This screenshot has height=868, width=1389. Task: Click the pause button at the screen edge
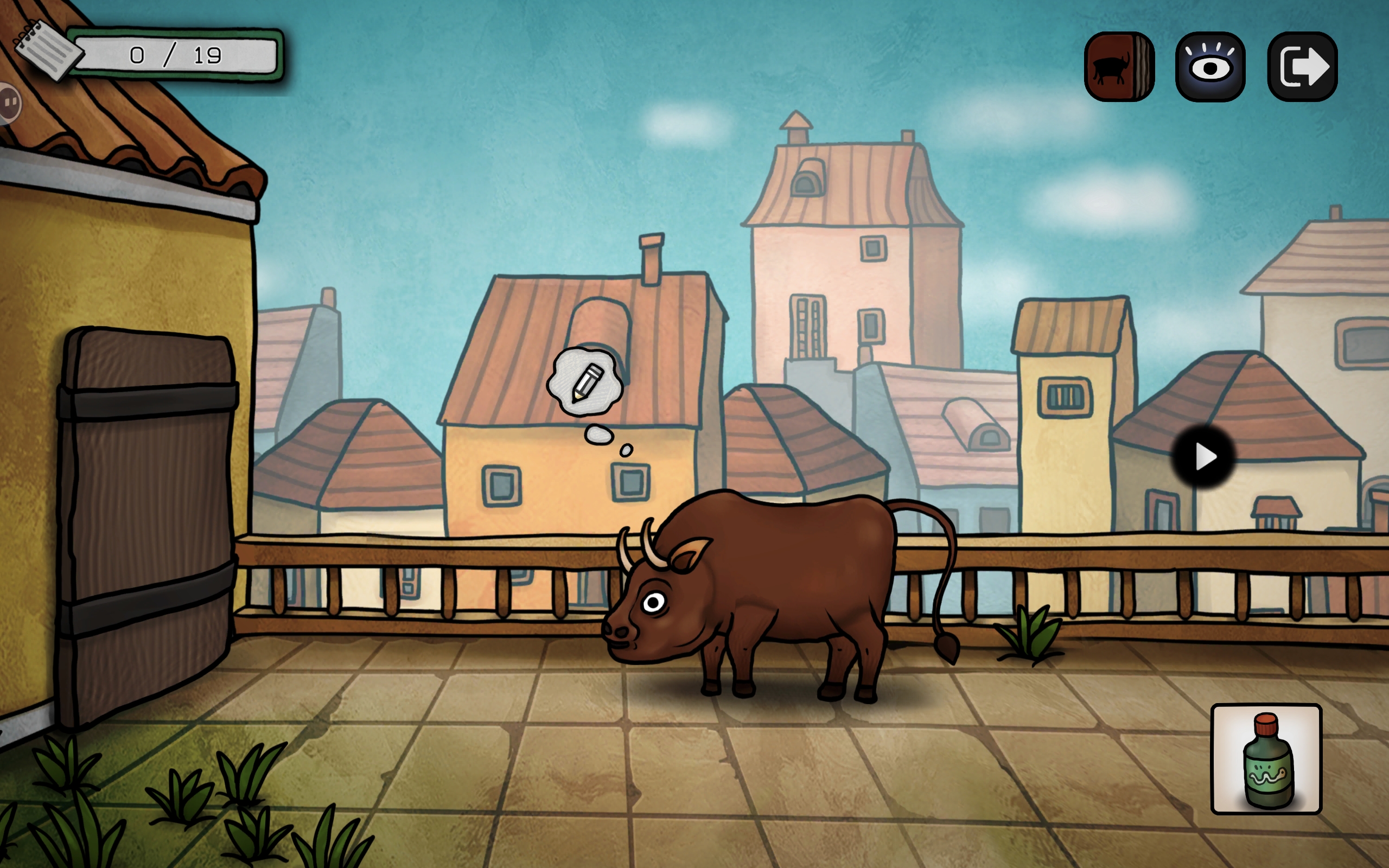point(9,103)
